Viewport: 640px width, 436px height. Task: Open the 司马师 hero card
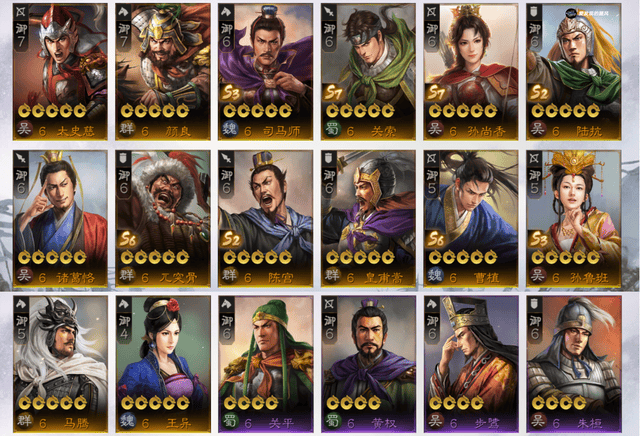pyautogui.click(x=265, y=68)
